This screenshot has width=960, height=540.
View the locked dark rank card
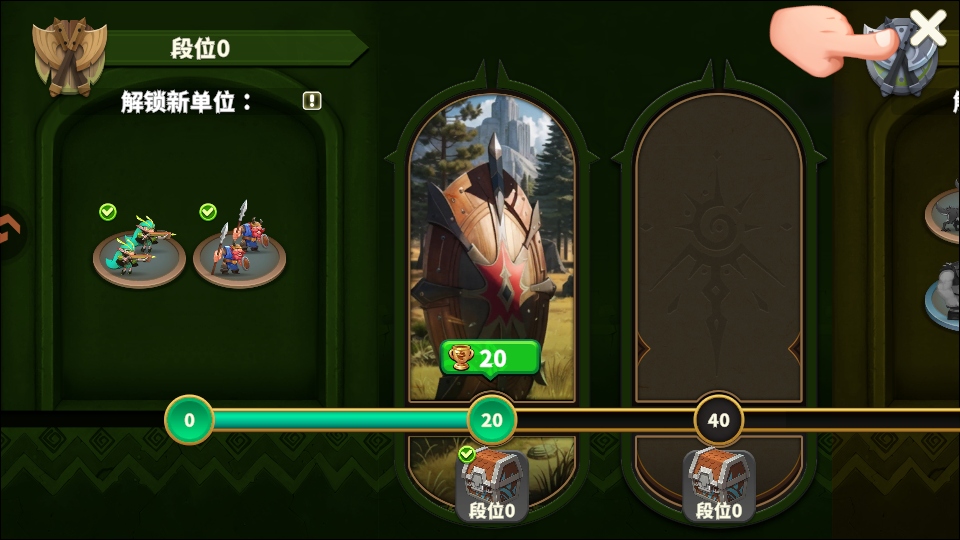click(x=718, y=250)
